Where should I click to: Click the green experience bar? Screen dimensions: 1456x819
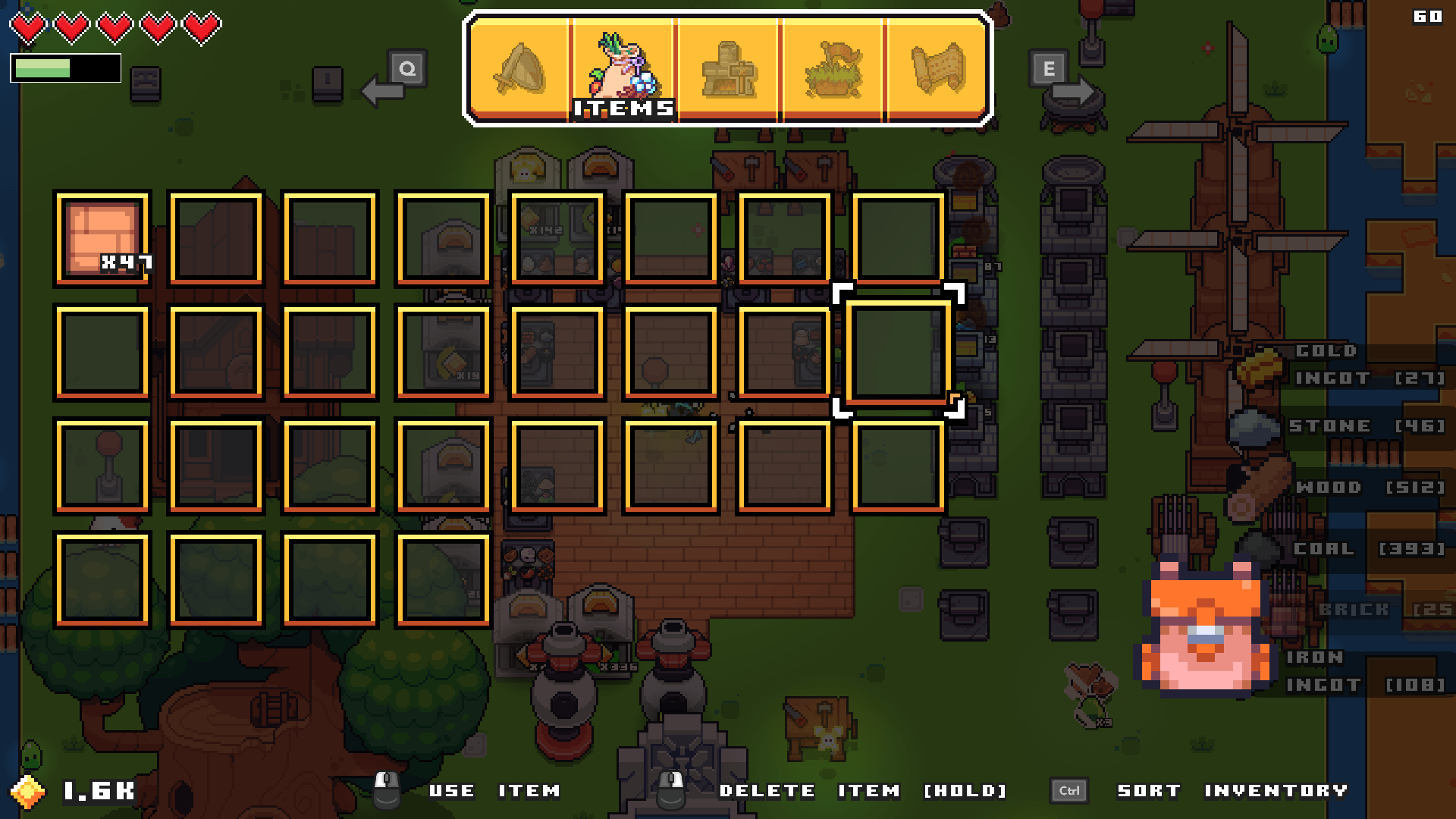[x=42, y=70]
